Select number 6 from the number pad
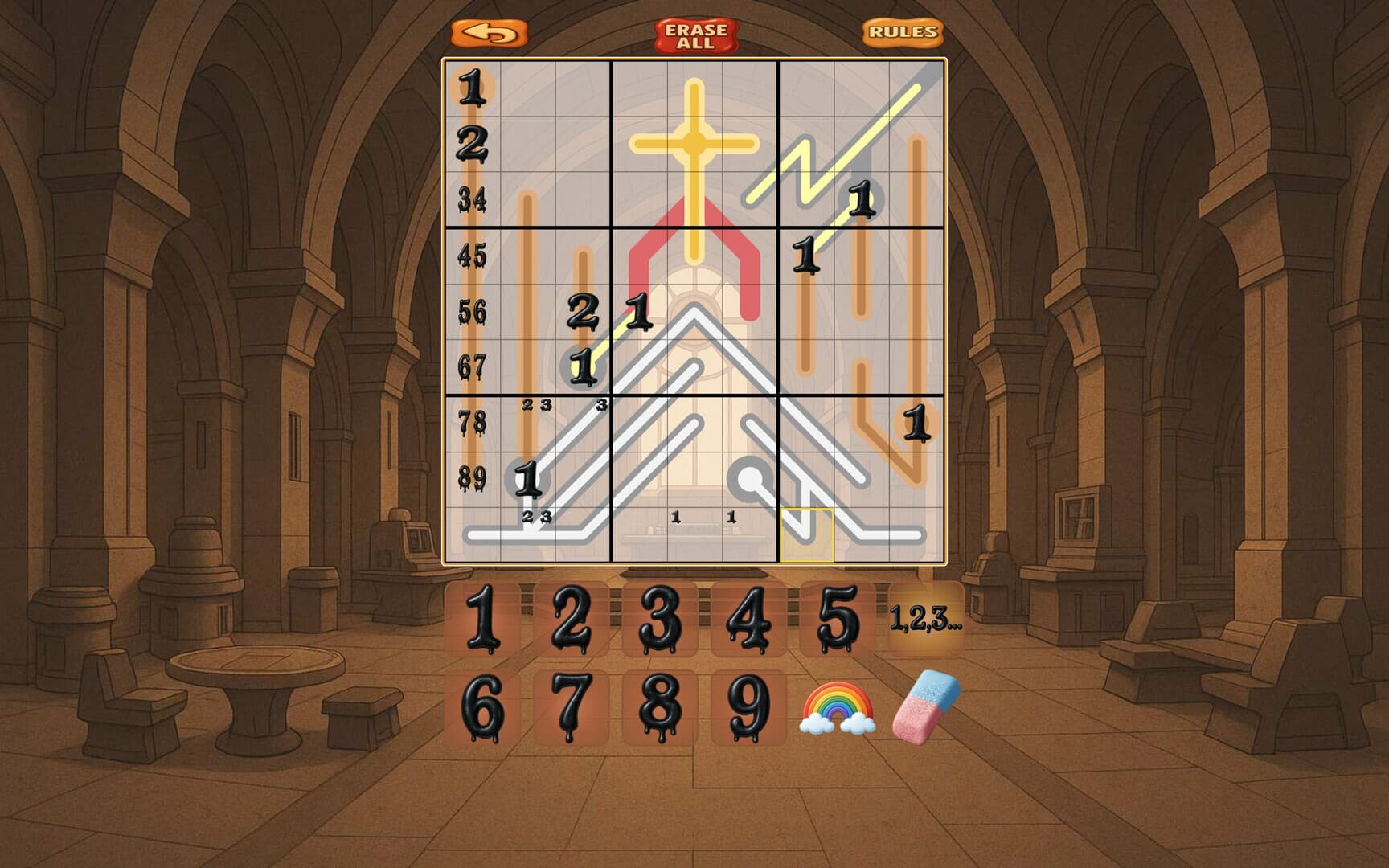 click(483, 707)
